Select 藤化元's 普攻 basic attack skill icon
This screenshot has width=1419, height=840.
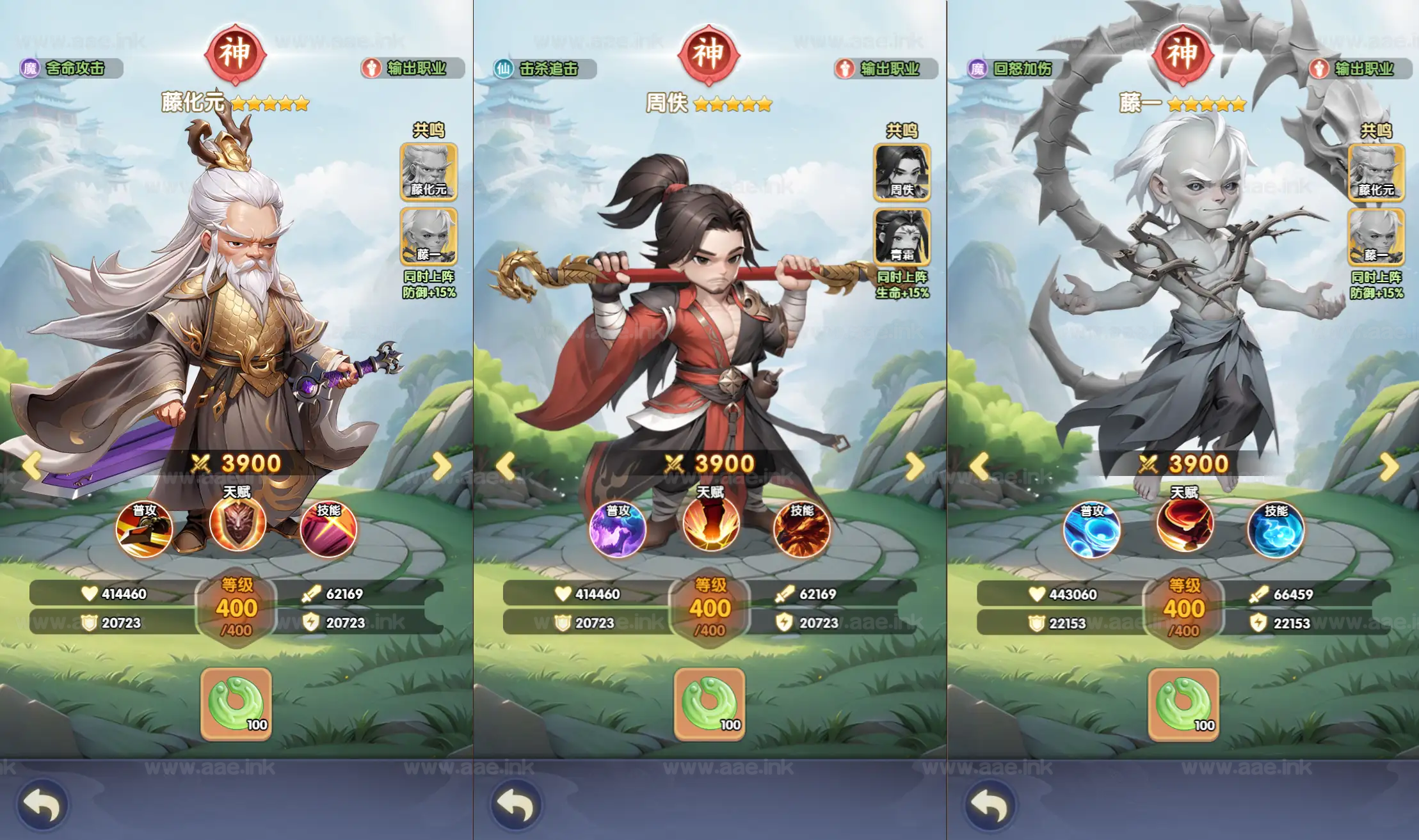[x=146, y=528]
